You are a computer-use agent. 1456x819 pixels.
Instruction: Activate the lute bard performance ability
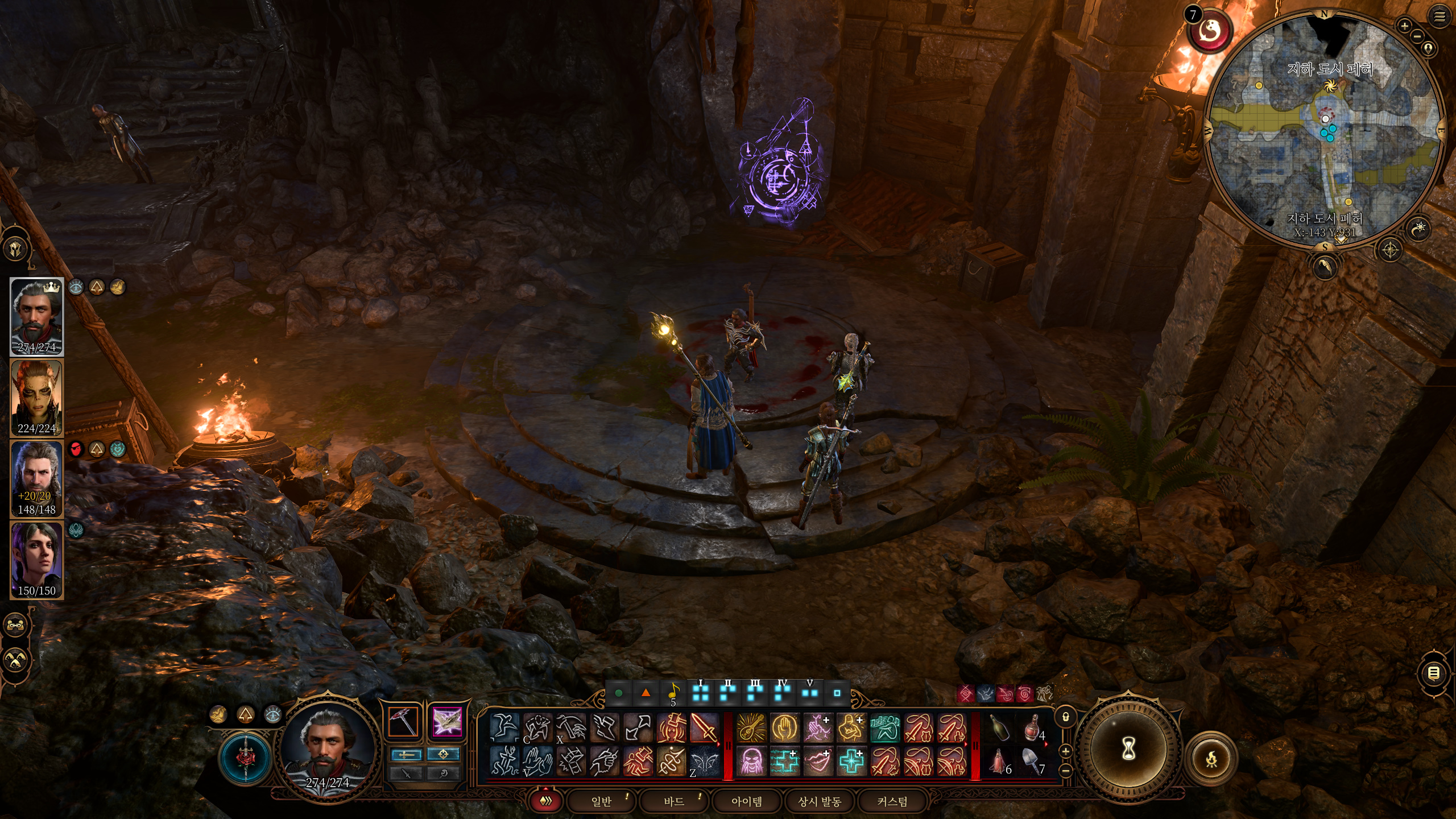[x=751, y=728]
